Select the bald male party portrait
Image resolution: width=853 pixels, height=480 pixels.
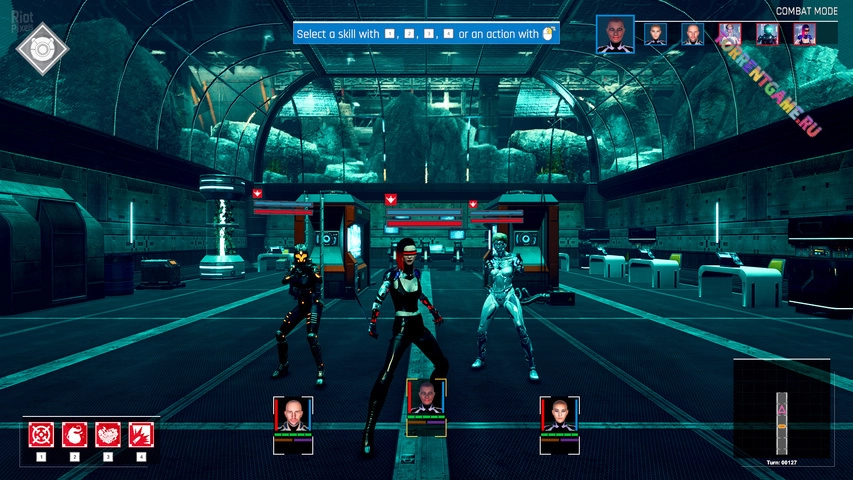click(x=293, y=415)
